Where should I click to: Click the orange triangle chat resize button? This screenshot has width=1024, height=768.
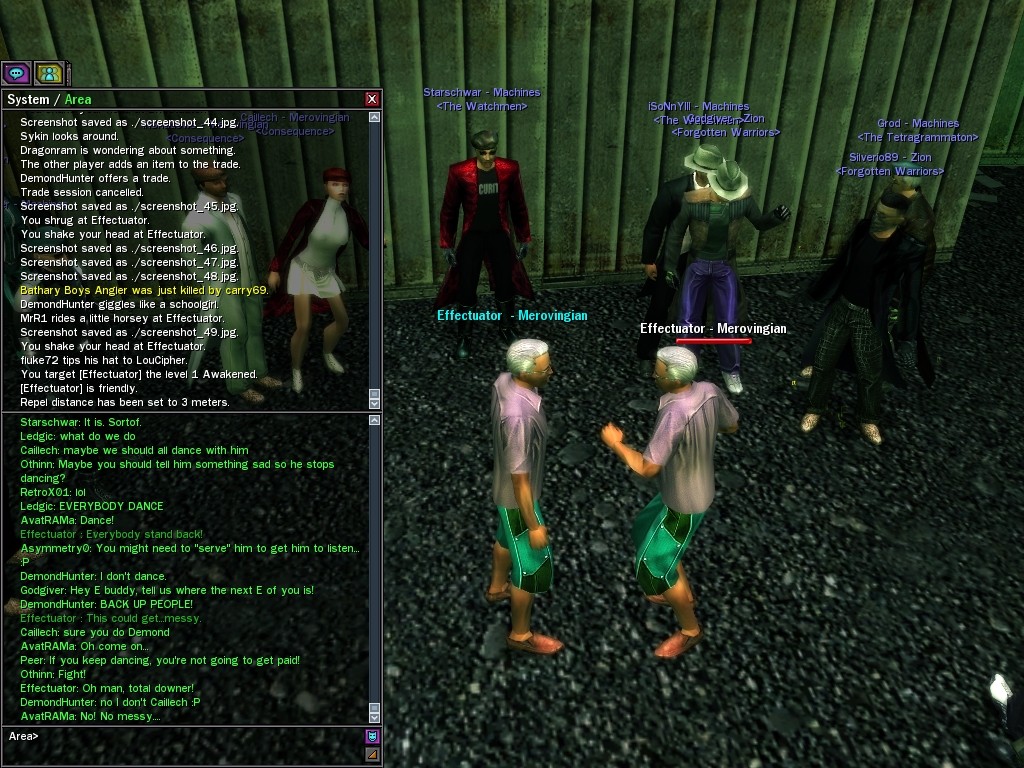point(372,754)
